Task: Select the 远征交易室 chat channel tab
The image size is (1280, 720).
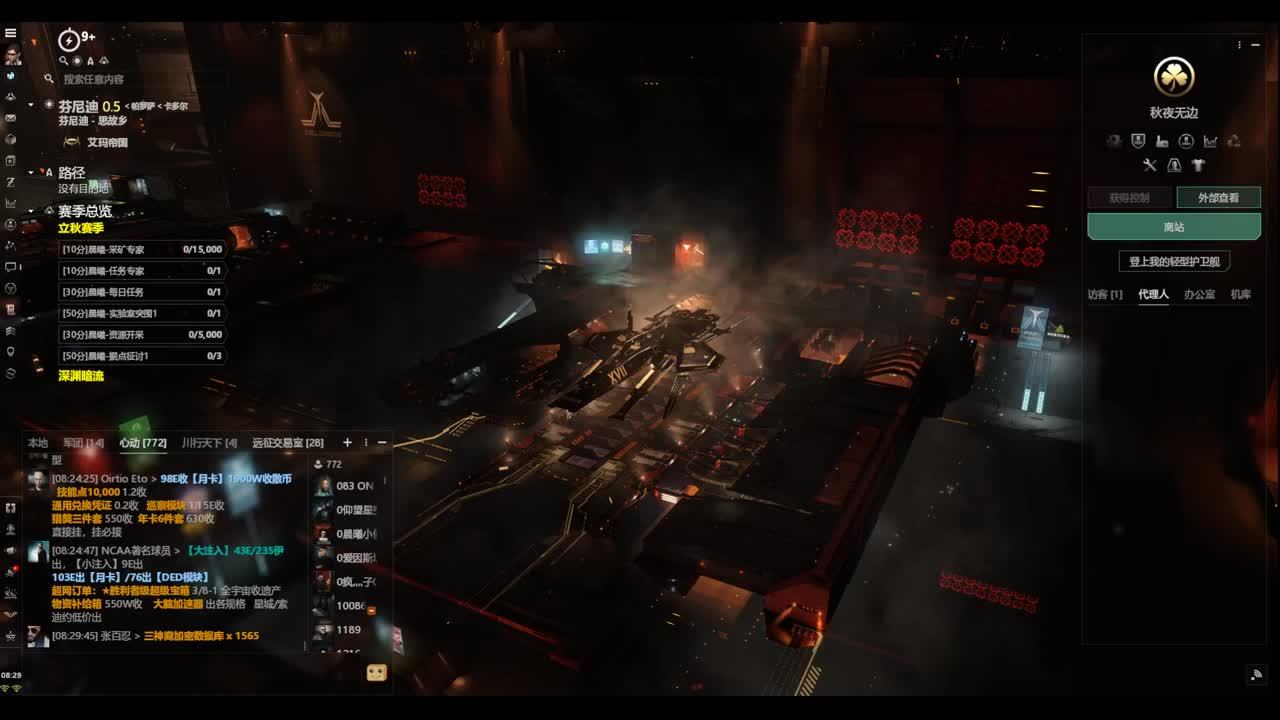Action: tap(288, 443)
